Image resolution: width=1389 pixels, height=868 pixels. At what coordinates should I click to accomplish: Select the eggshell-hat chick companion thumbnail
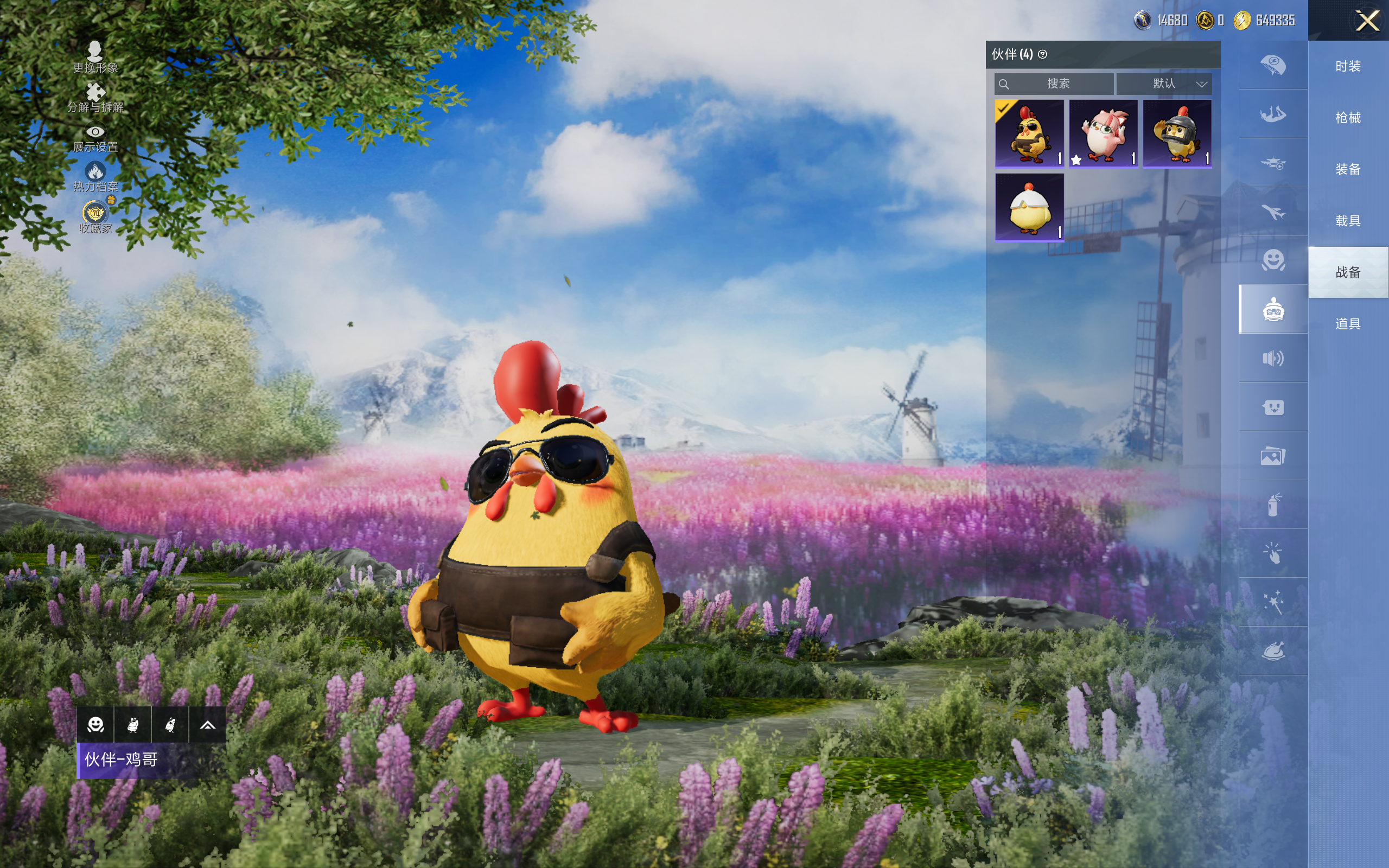click(x=1029, y=207)
